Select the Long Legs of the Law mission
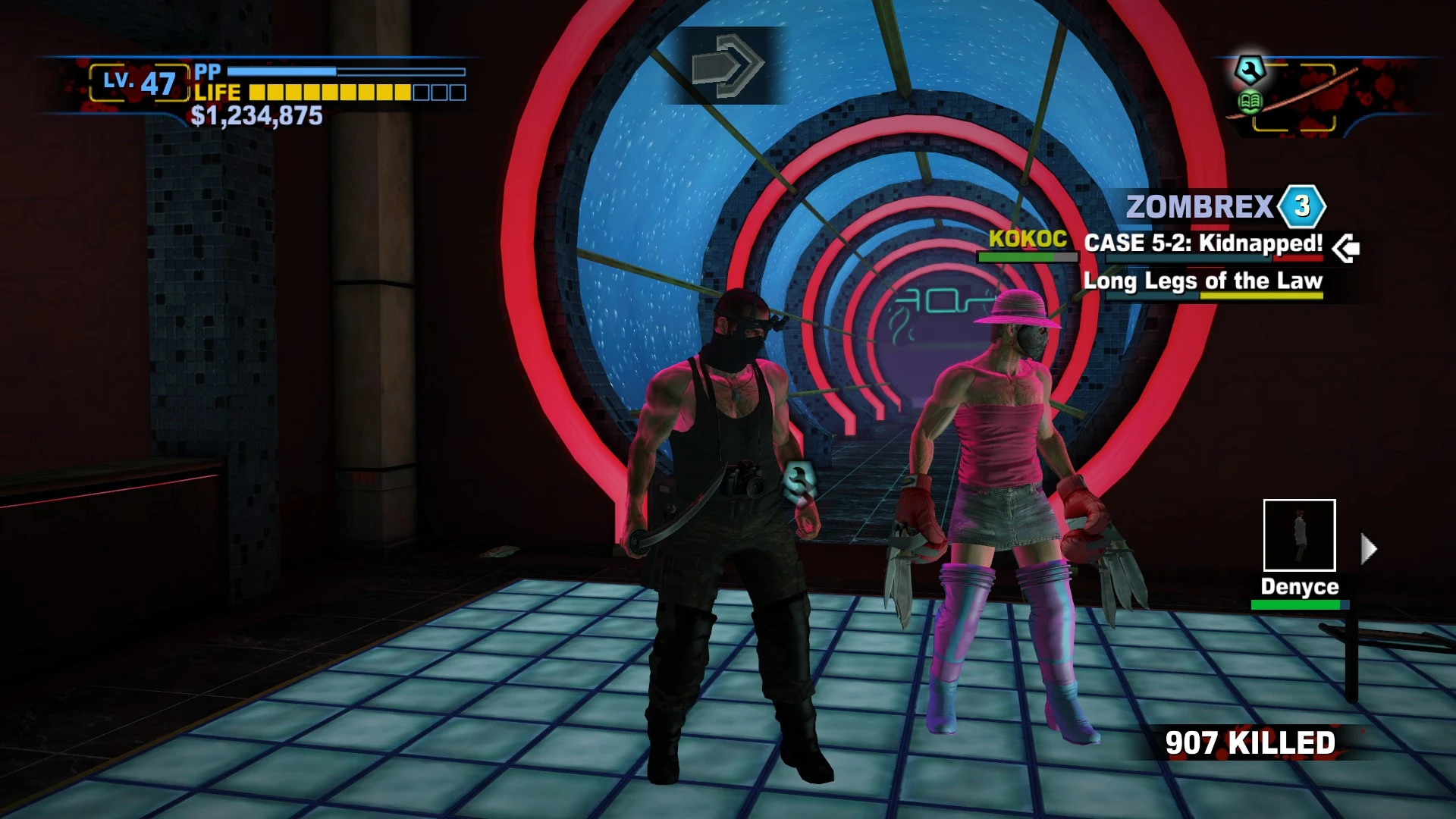The image size is (1456, 819). tap(1203, 281)
